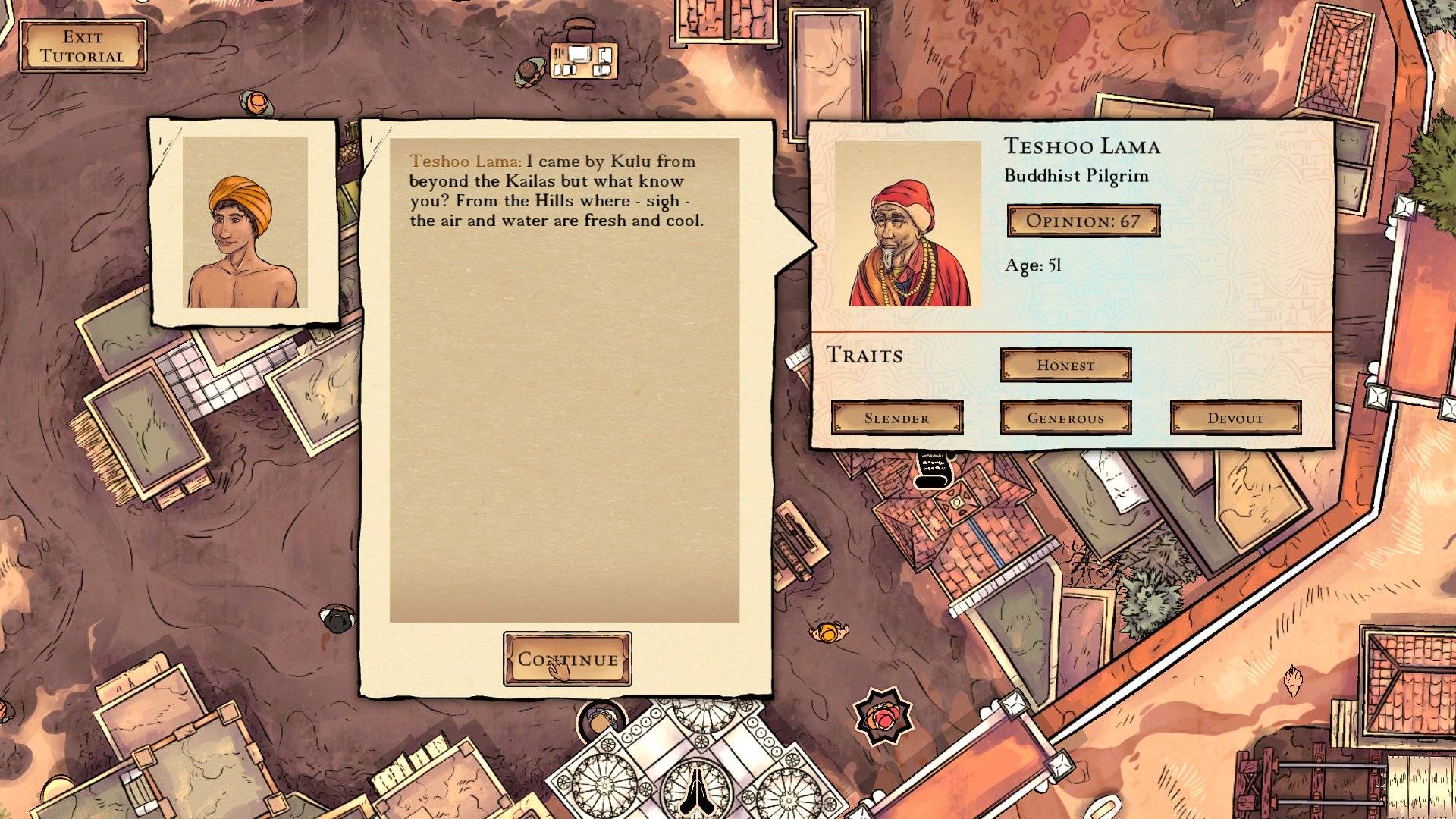Select the Honest trait tag

click(x=1065, y=365)
